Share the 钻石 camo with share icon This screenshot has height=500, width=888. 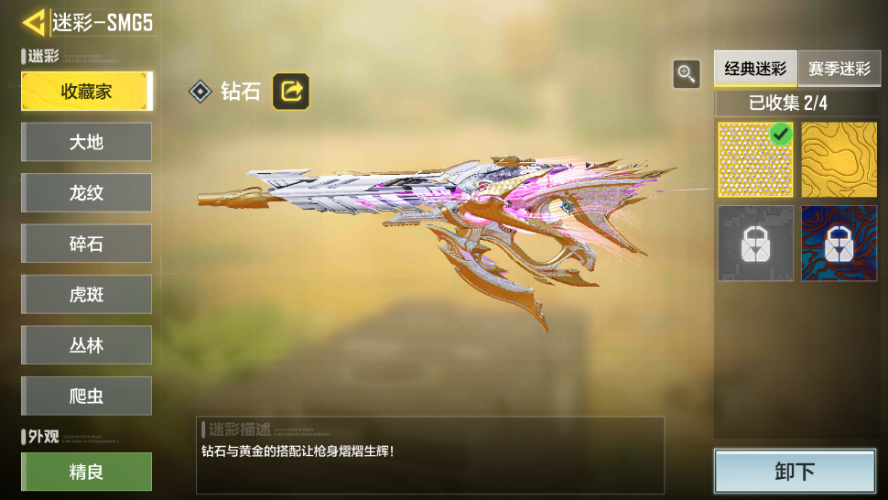click(x=291, y=92)
